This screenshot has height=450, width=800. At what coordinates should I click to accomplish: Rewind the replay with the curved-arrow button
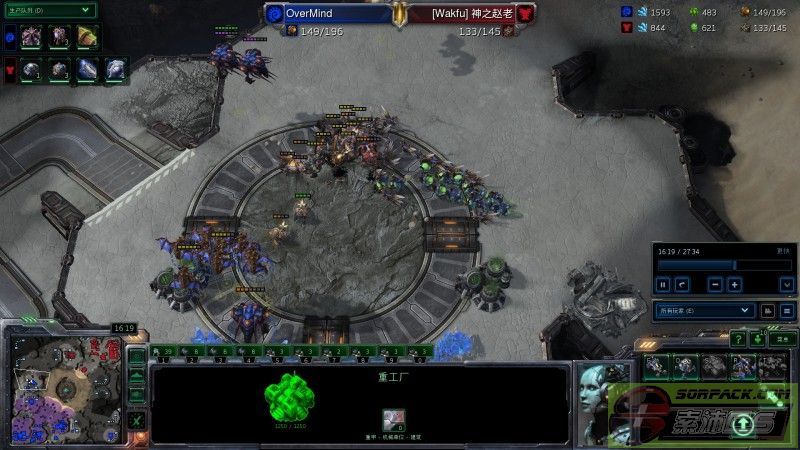click(x=682, y=284)
